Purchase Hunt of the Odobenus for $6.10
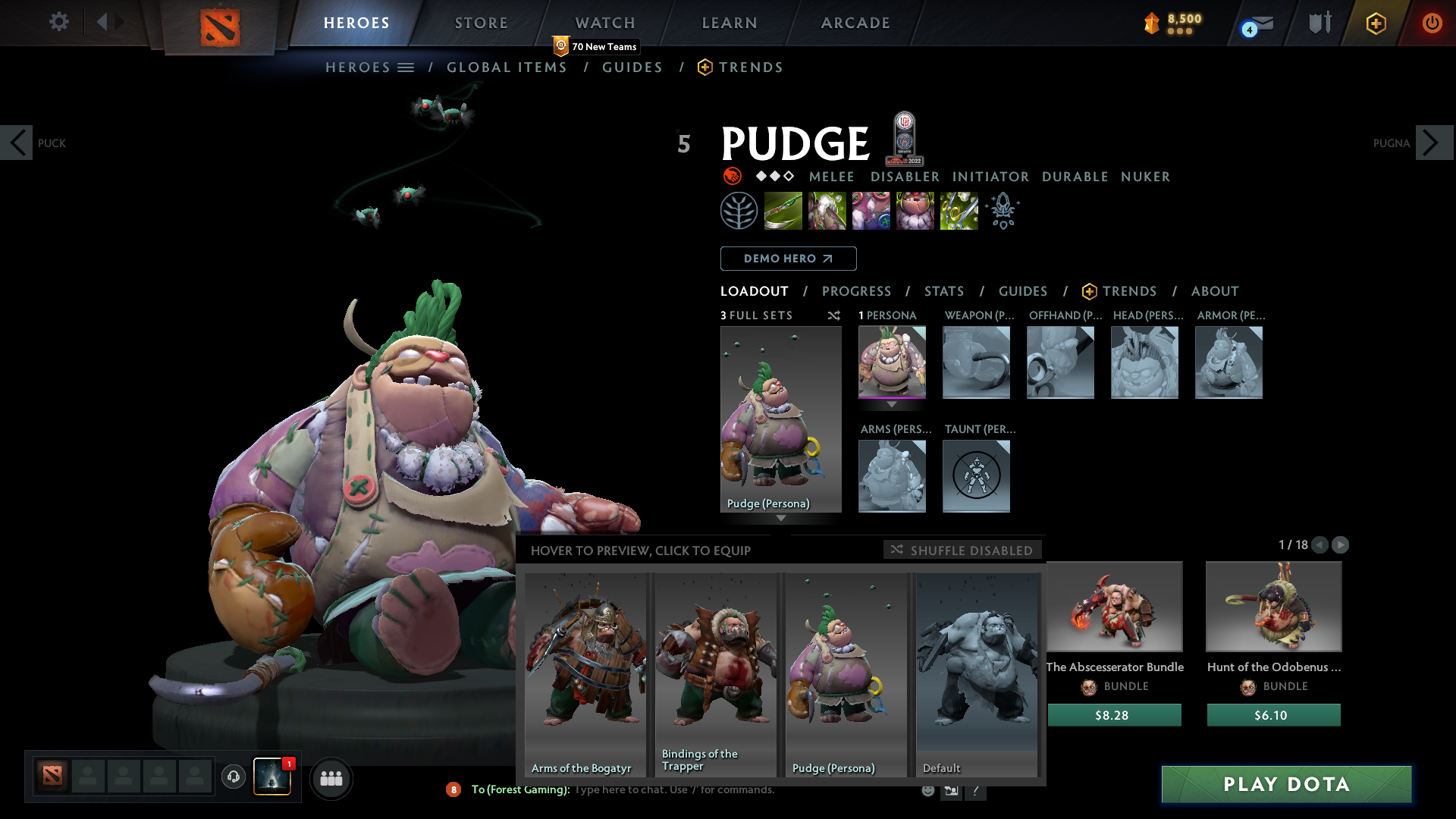Screen dimensions: 1456x819 pyautogui.click(x=1273, y=715)
